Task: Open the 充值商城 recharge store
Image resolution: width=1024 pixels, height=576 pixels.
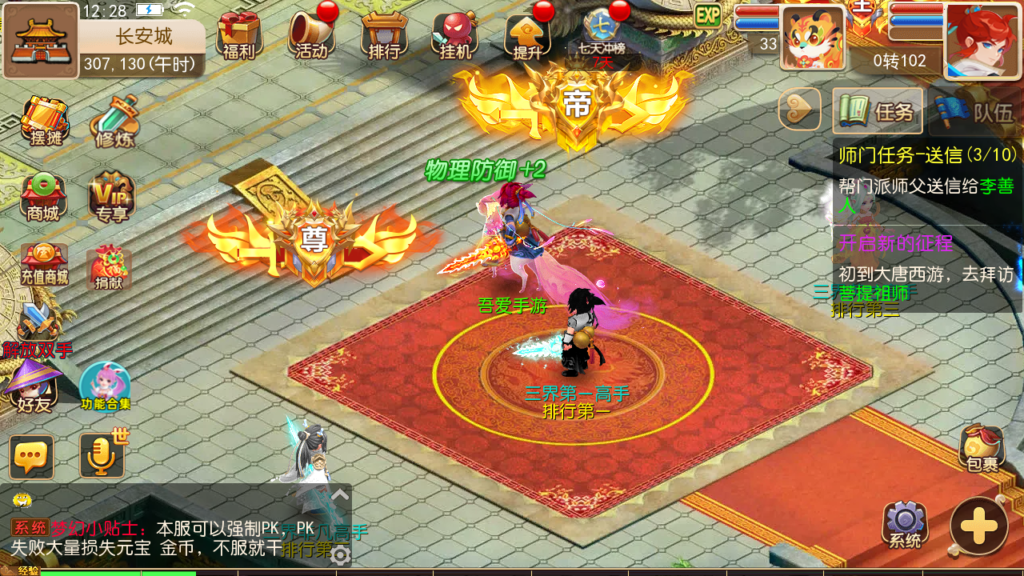Action: (43, 265)
